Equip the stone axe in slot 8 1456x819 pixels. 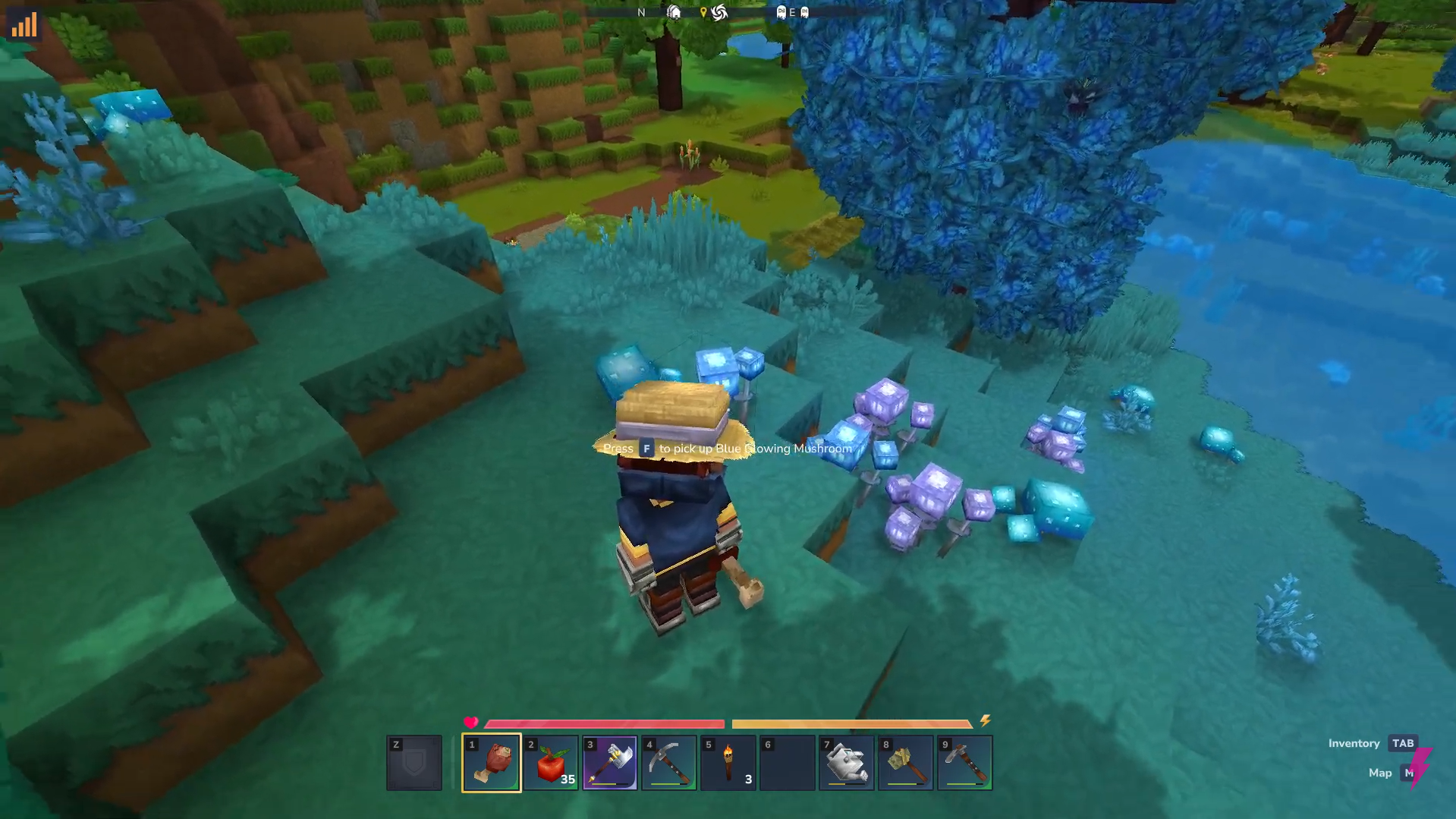(x=904, y=761)
